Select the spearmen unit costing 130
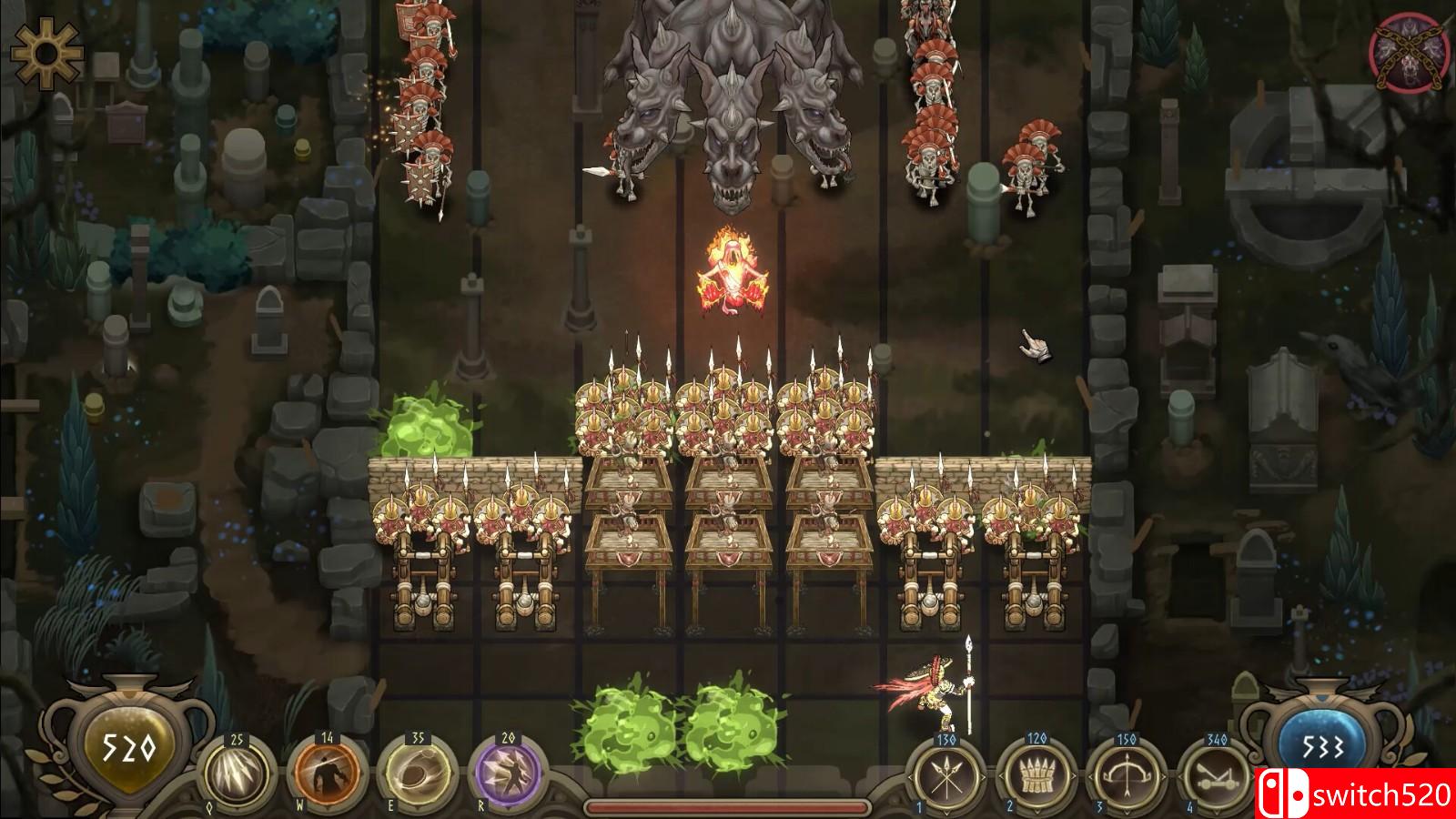This screenshot has height=819, width=1456. pos(945,775)
